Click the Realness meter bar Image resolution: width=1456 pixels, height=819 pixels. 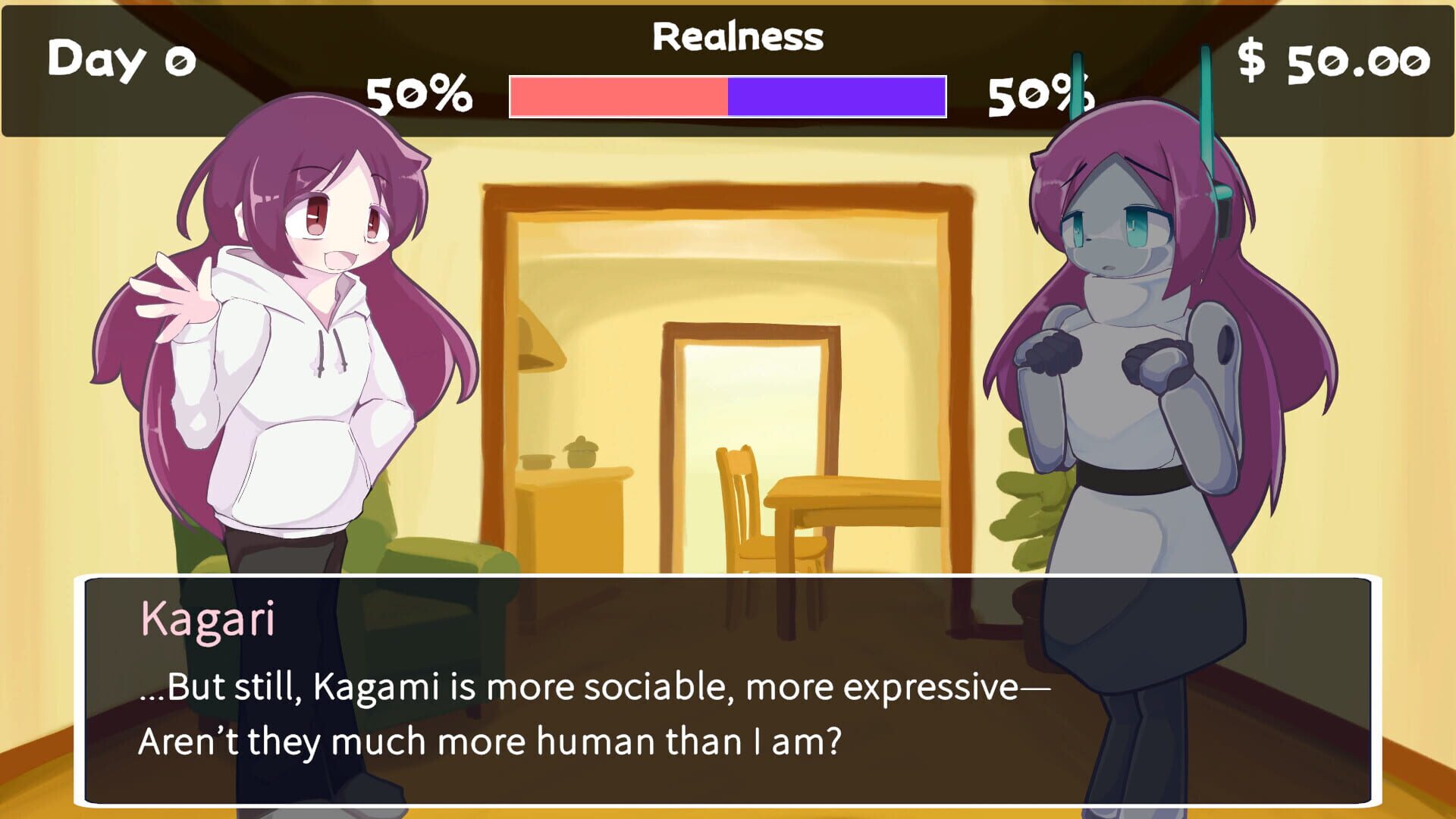click(x=726, y=97)
